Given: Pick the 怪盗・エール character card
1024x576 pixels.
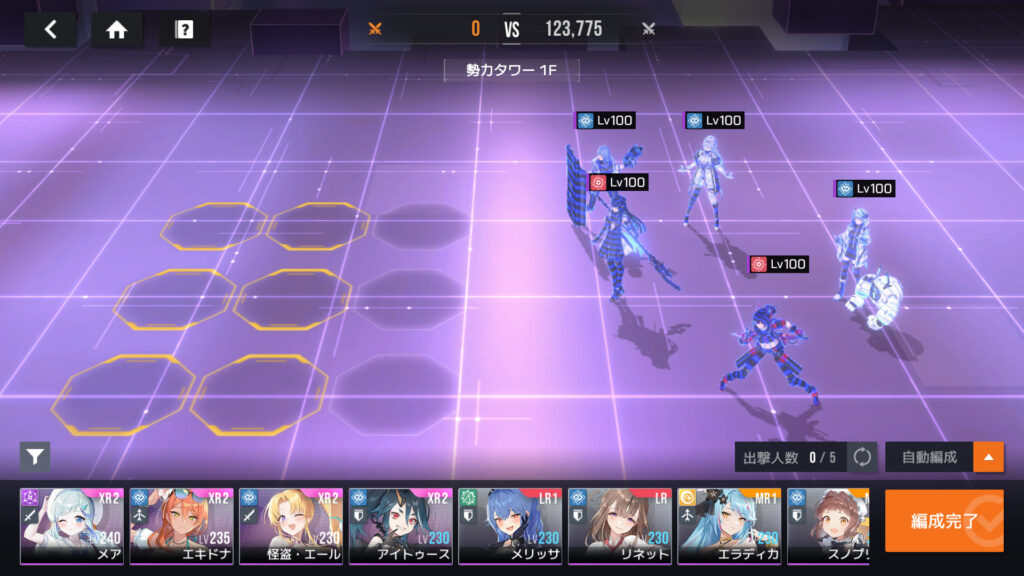Looking at the screenshot, I should 291,526.
